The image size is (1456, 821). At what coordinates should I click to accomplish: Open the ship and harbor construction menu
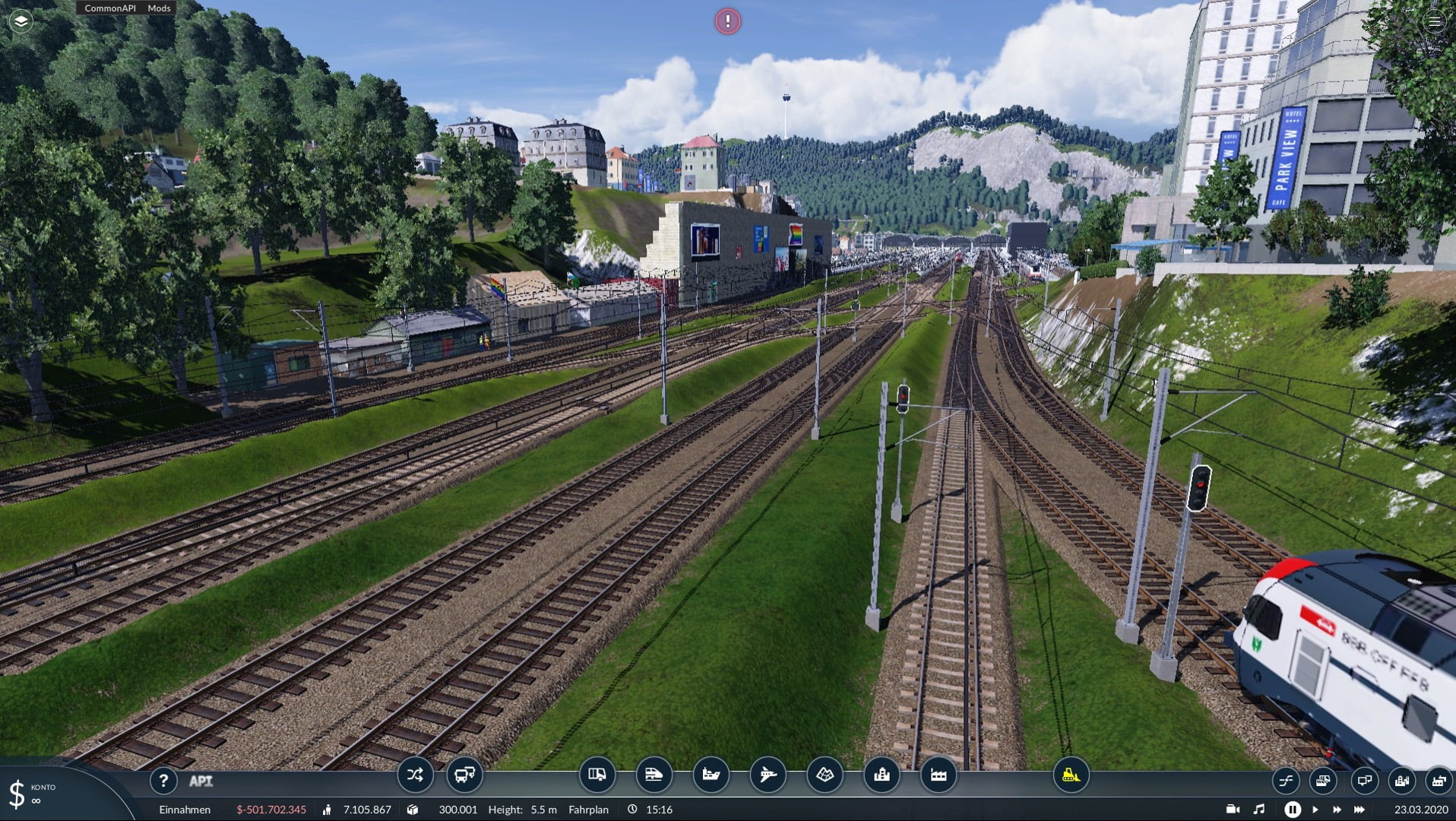coord(711,775)
